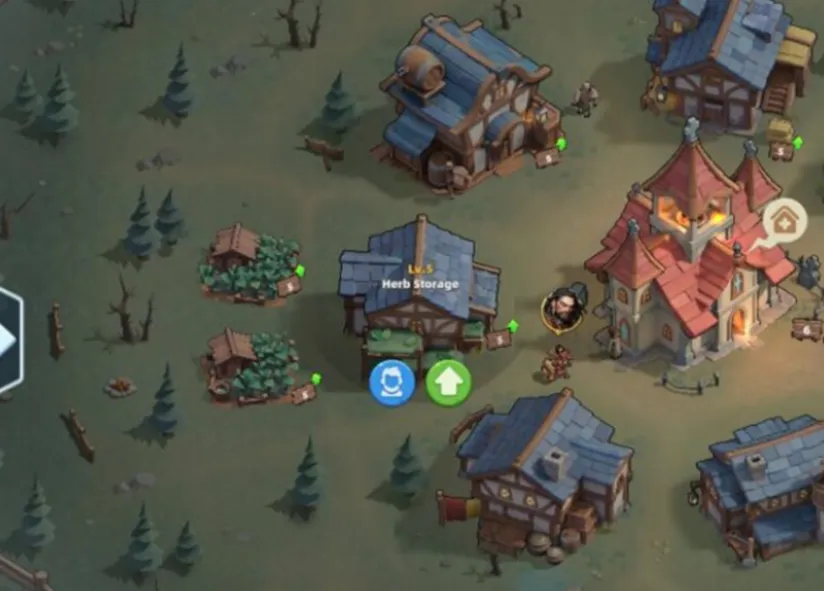824x591 pixels.
Task: Tap the large green upgrade arrow button
Action: [449, 383]
